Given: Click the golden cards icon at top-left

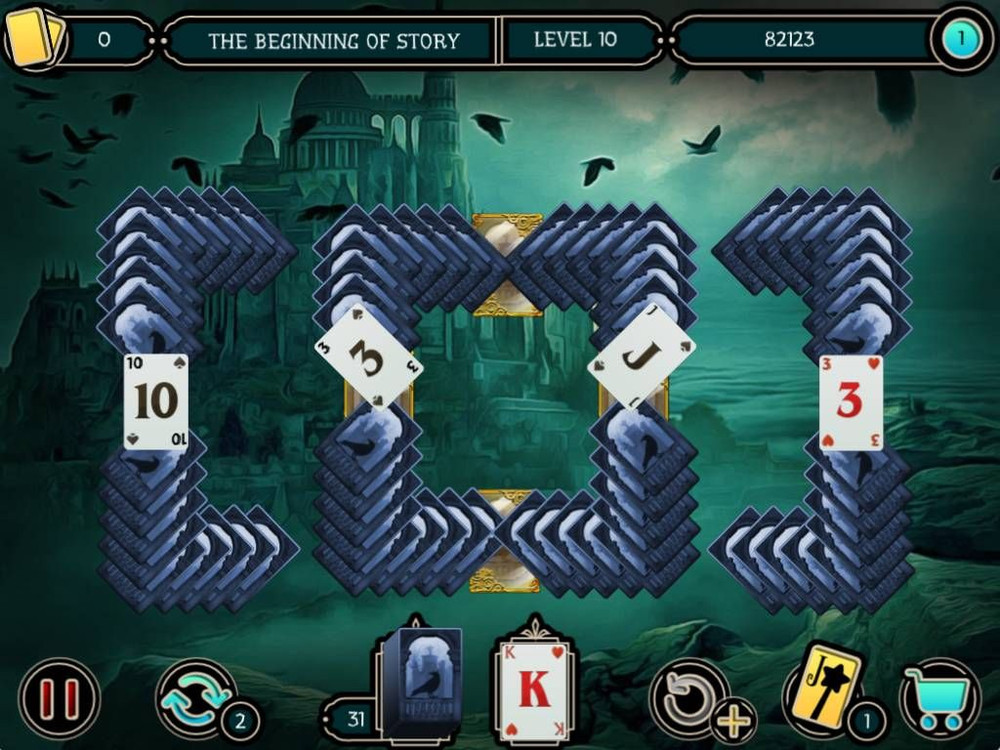Looking at the screenshot, I should click(x=35, y=38).
